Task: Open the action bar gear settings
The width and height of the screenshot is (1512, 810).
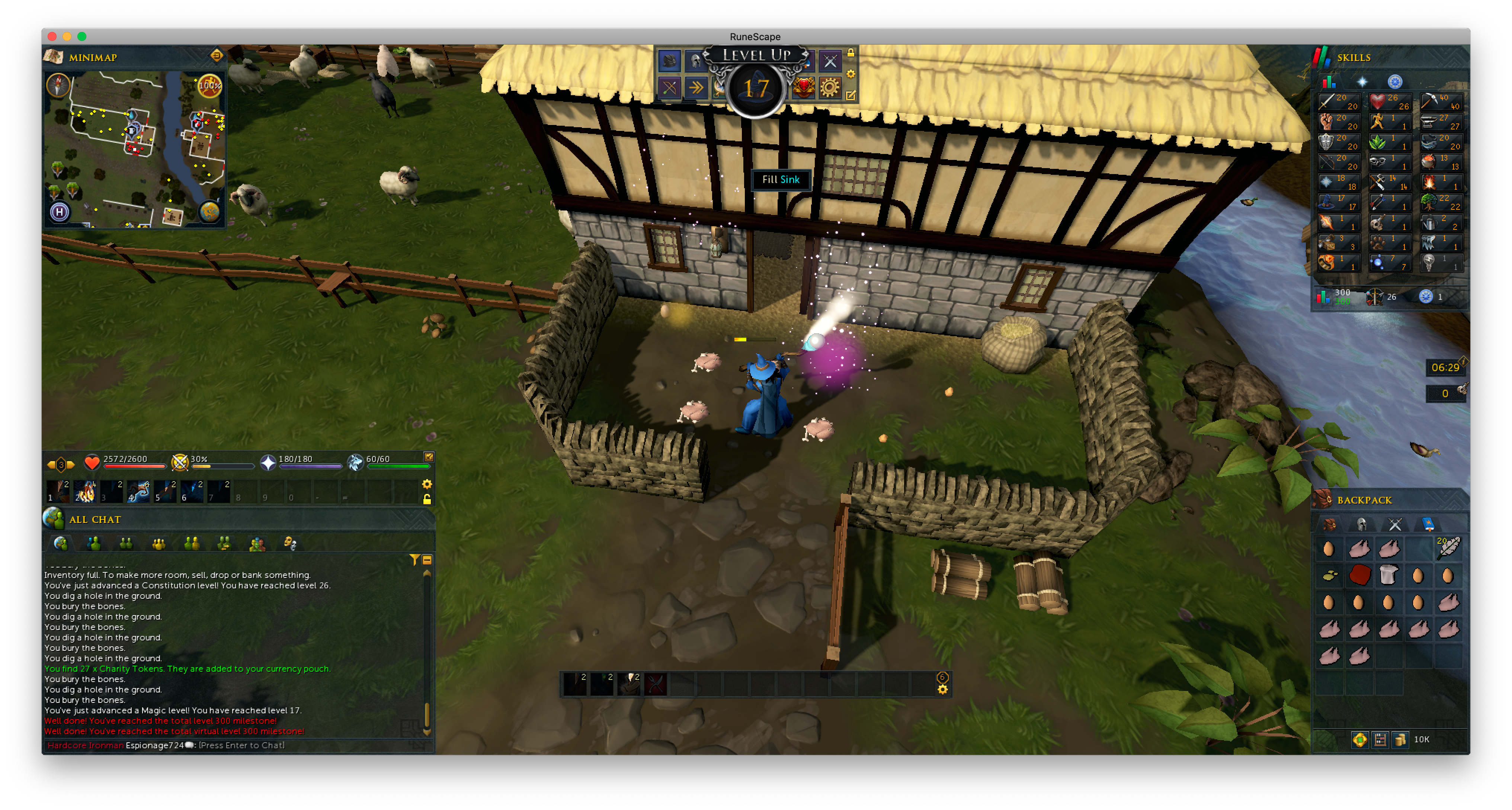Action: click(427, 484)
